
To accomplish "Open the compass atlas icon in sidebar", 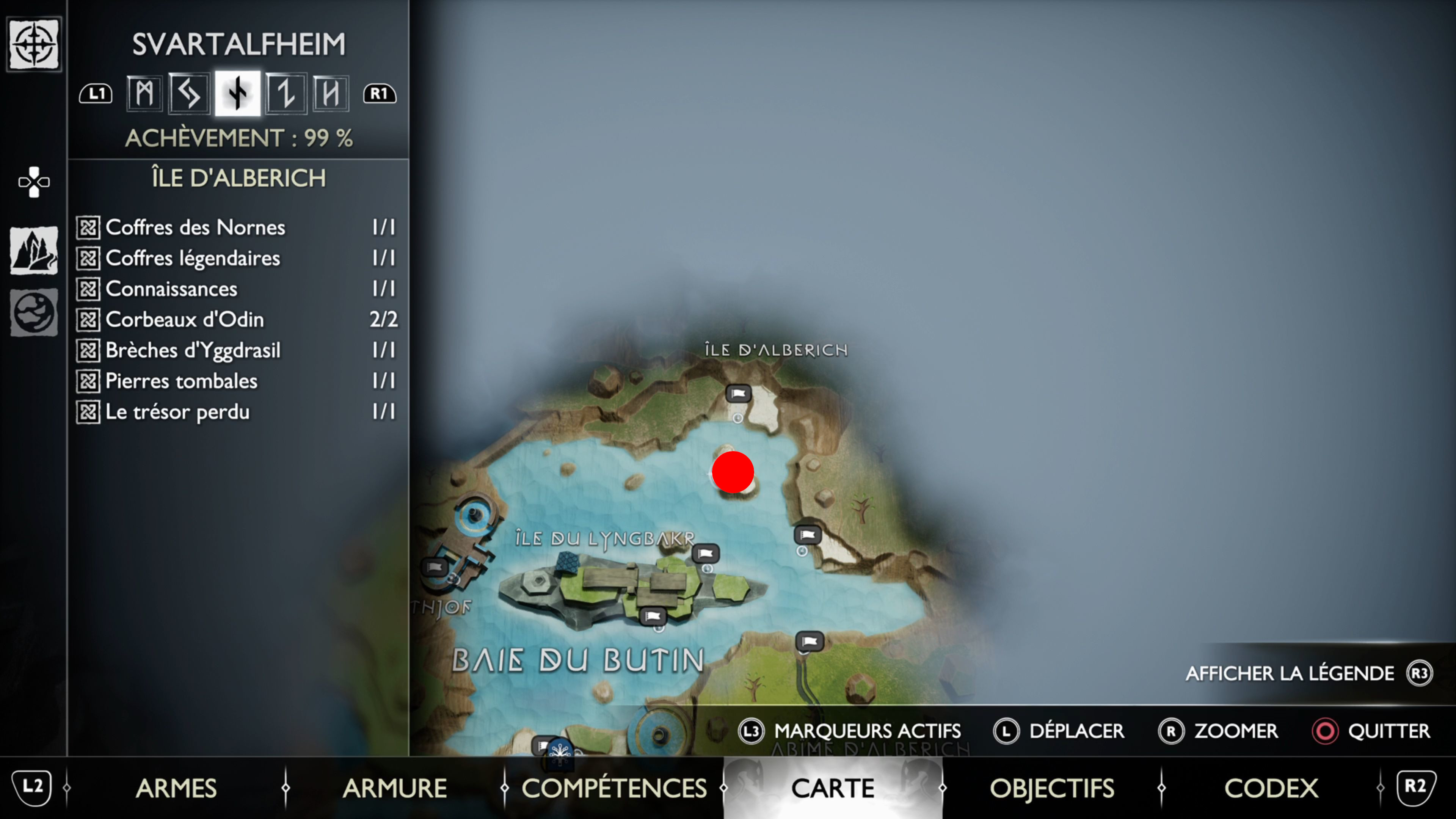I will (33, 44).
